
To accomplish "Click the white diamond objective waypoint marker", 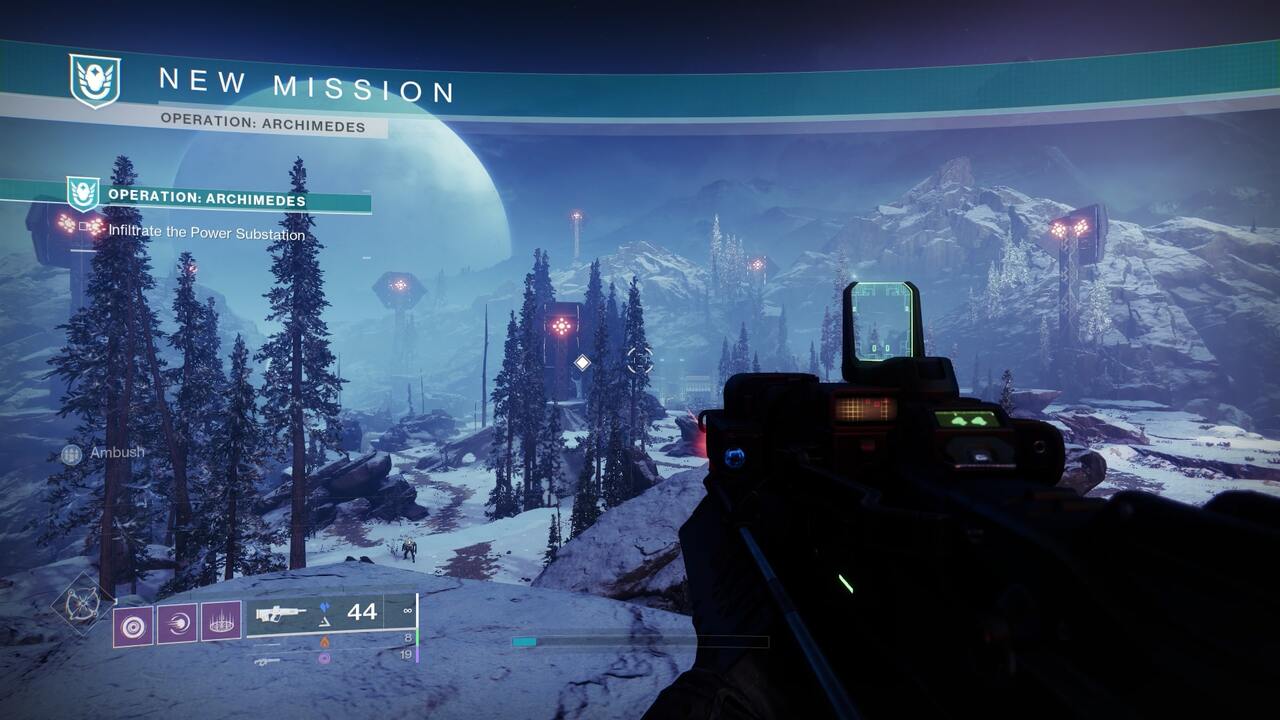I will (x=582, y=362).
